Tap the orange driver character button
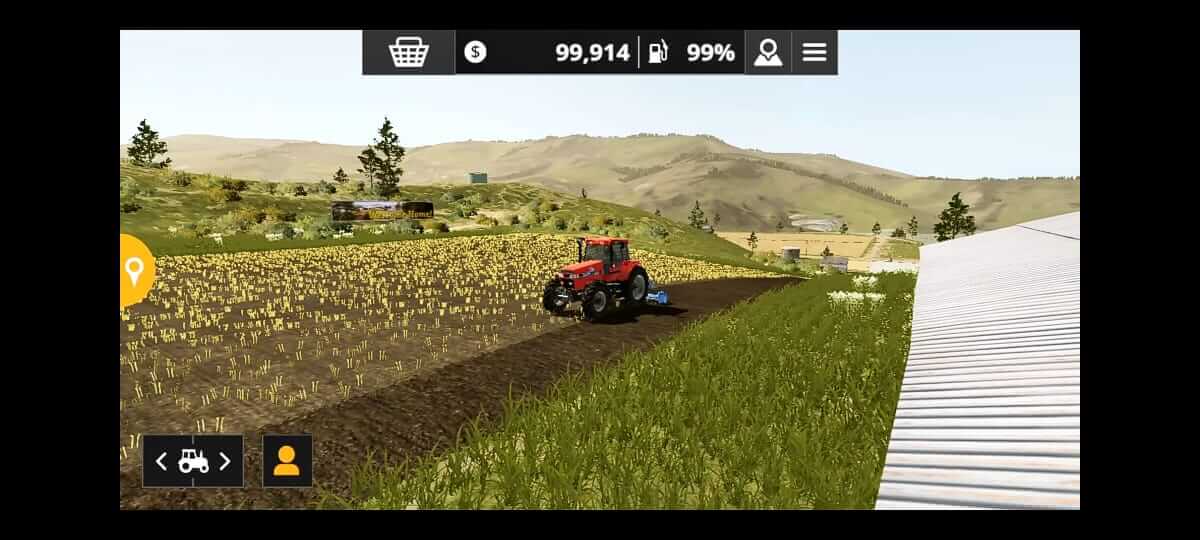Screen dimensions: 1200x540 [287, 461]
